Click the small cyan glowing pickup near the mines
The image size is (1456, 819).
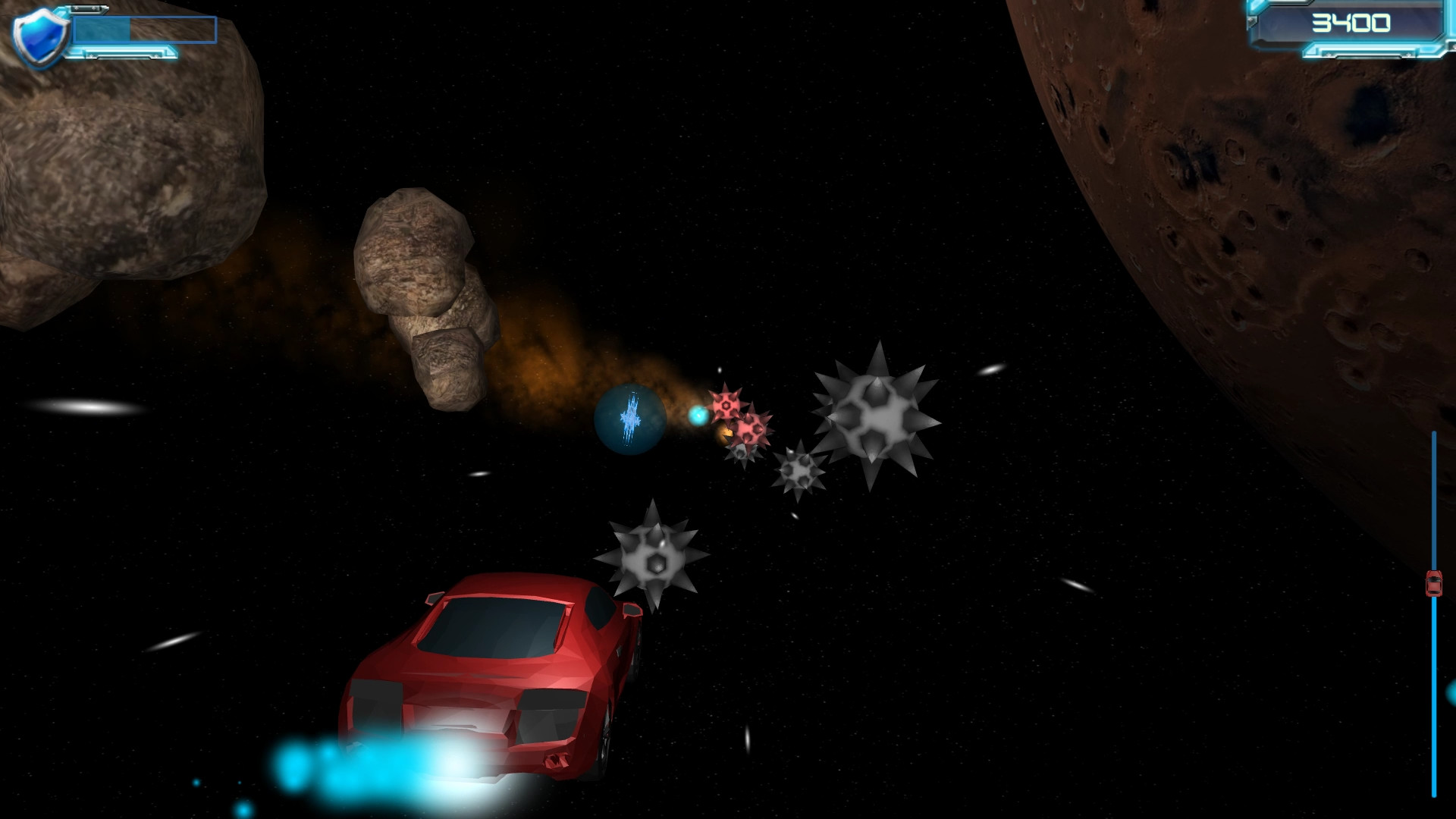point(698,416)
